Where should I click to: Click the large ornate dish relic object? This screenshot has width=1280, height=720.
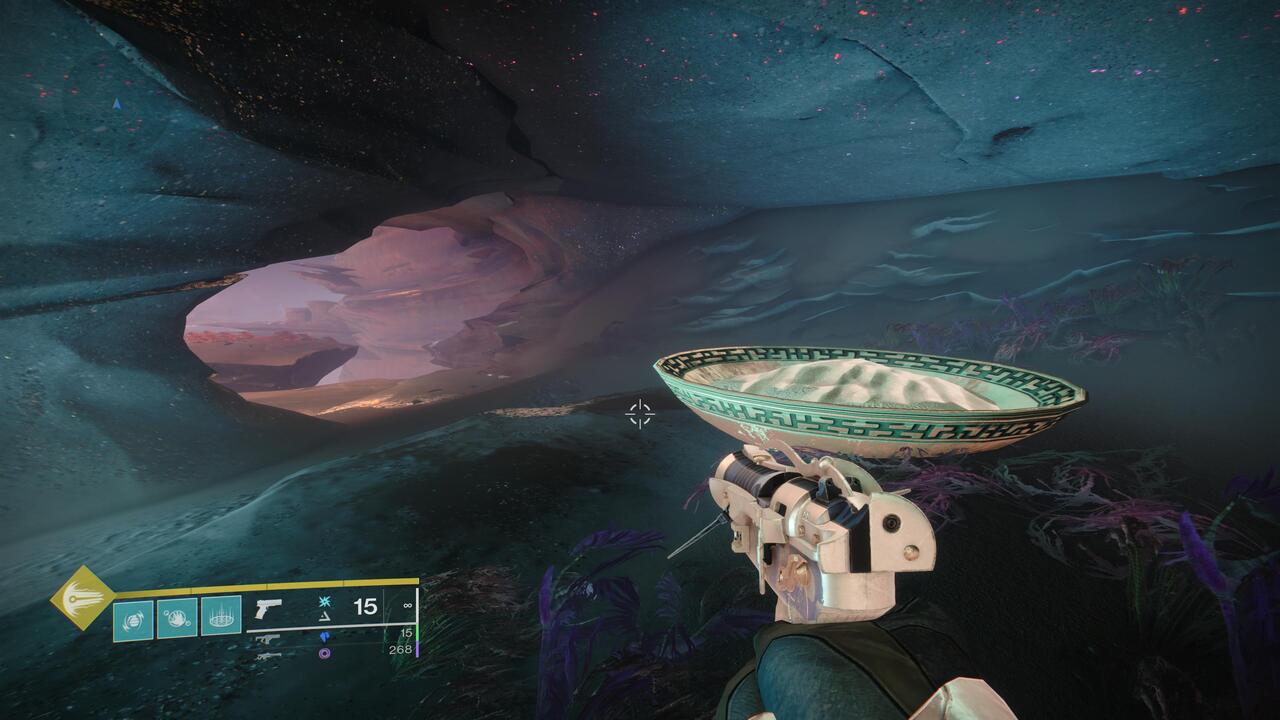tap(870, 400)
